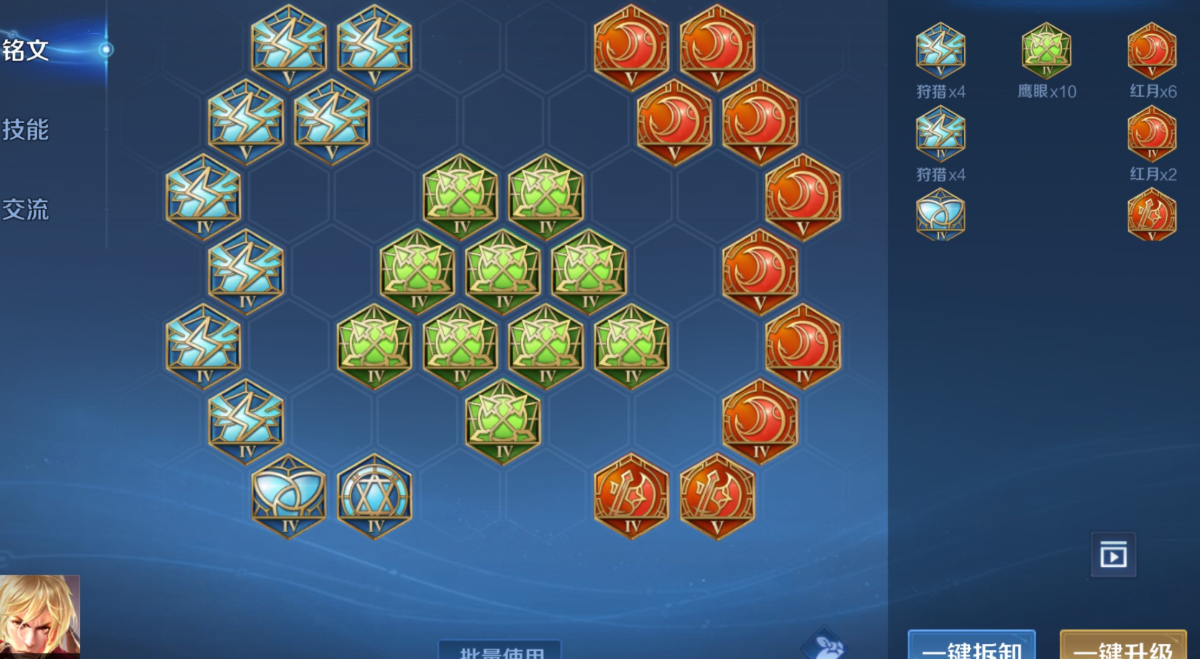This screenshot has width=1200, height=659.
Task: Go to the 交流 tab
Action: (x=27, y=210)
